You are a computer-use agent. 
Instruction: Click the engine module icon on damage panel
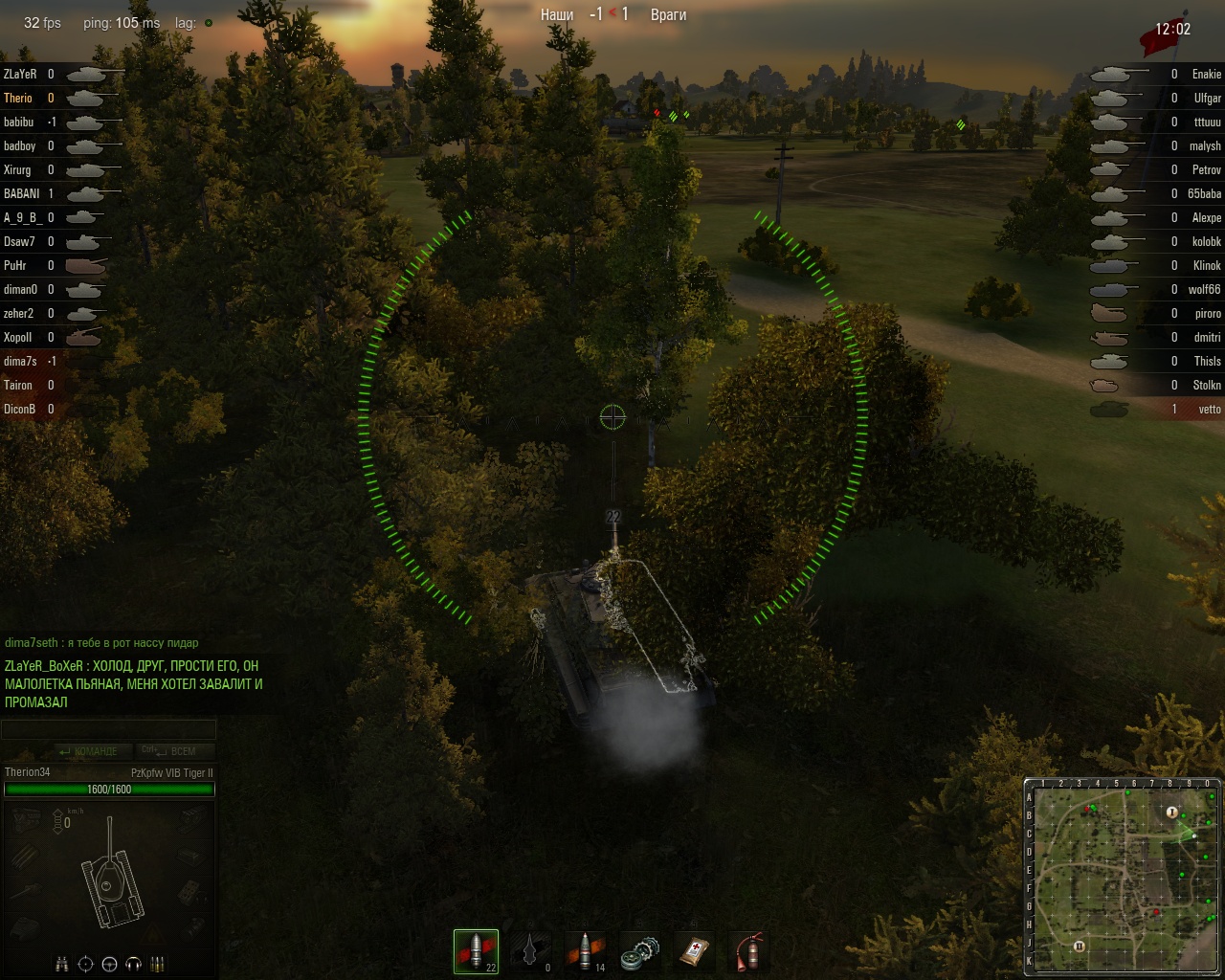point(27,818)
